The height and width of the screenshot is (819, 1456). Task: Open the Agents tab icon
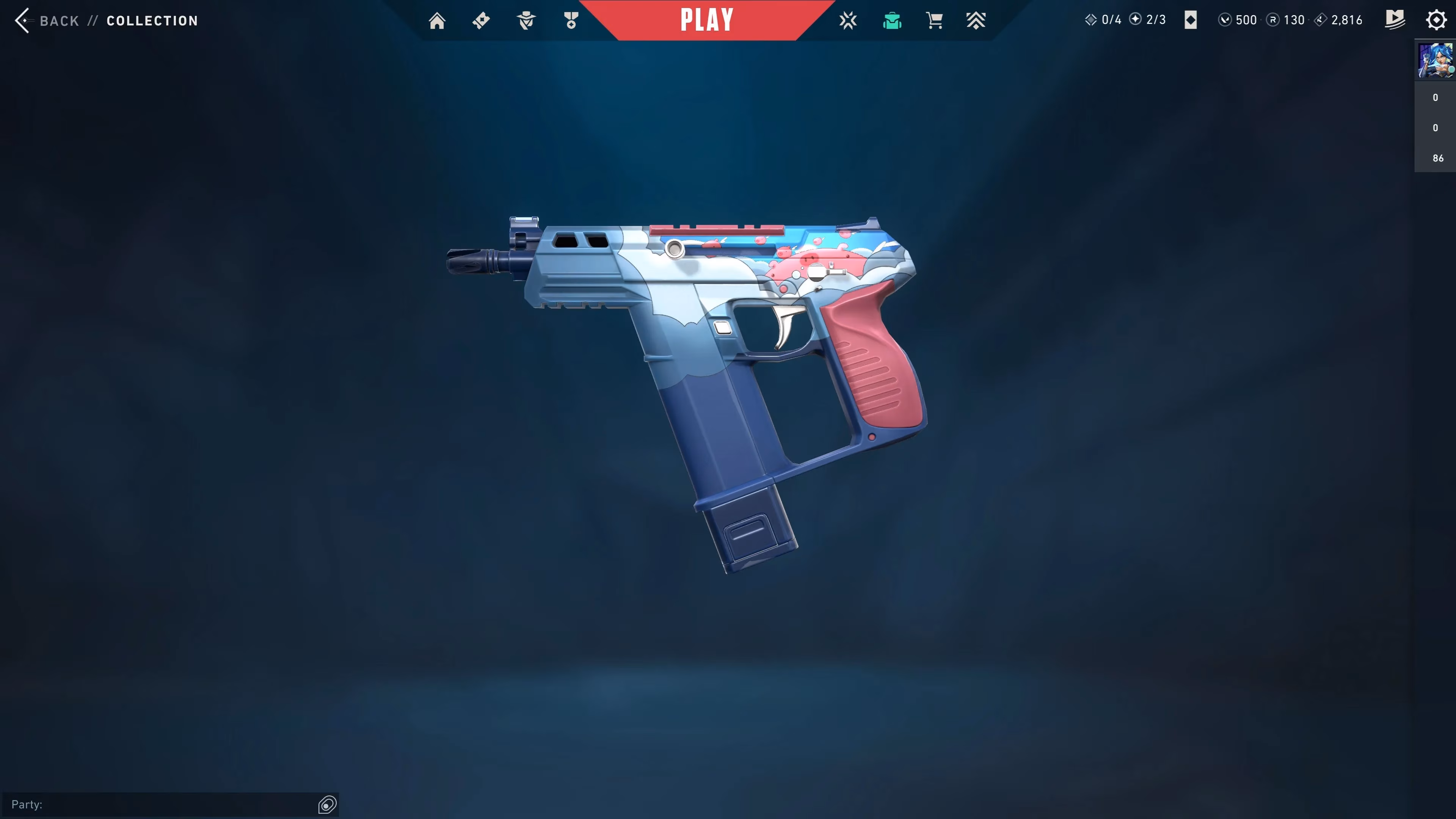click(x=526, y=20)
